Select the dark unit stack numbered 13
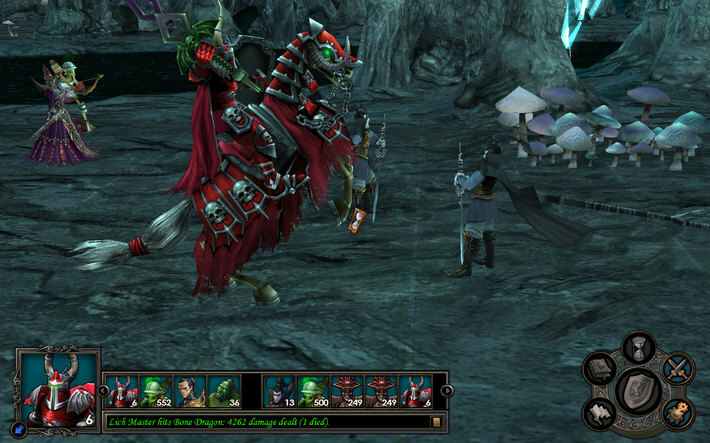Screen dimensions: 710x443 [x=279, y=391]
